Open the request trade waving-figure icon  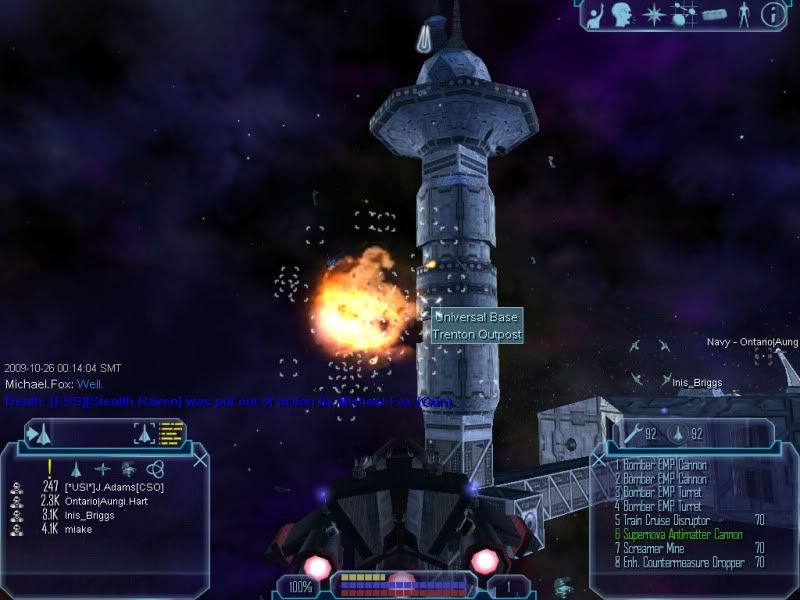(x=595, y=15)
